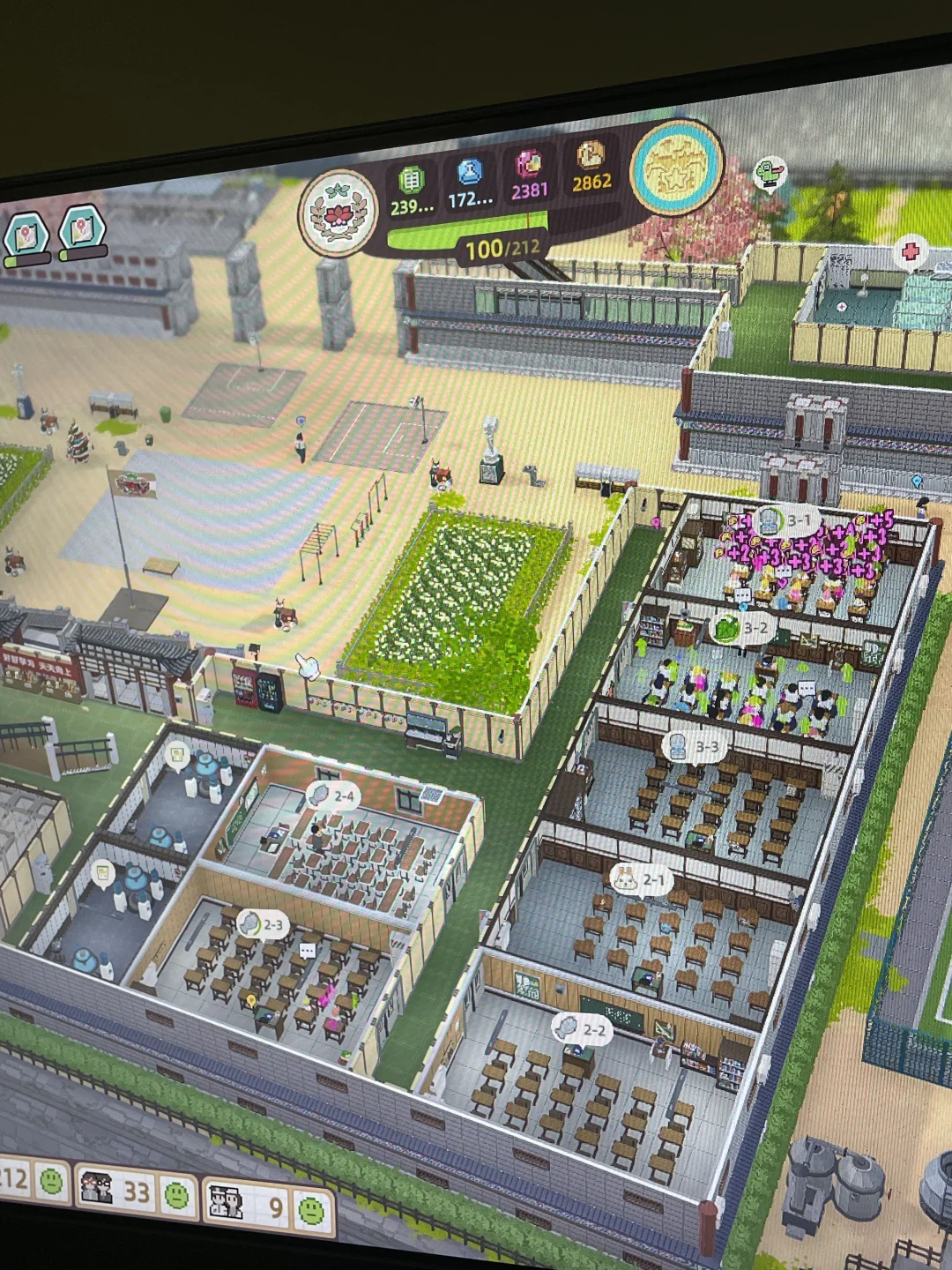Click the classroom 2-2 label

(581, 1028)
